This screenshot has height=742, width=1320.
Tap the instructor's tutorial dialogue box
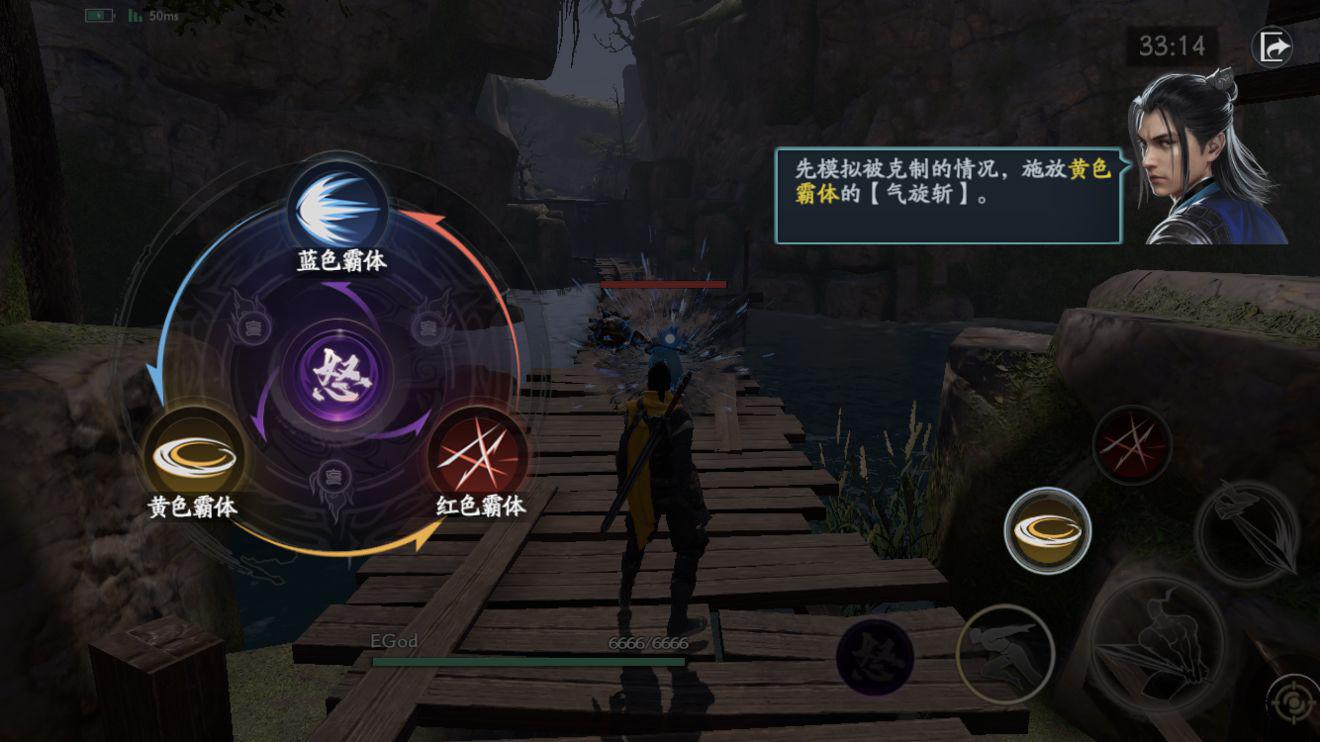coord(948,196)
